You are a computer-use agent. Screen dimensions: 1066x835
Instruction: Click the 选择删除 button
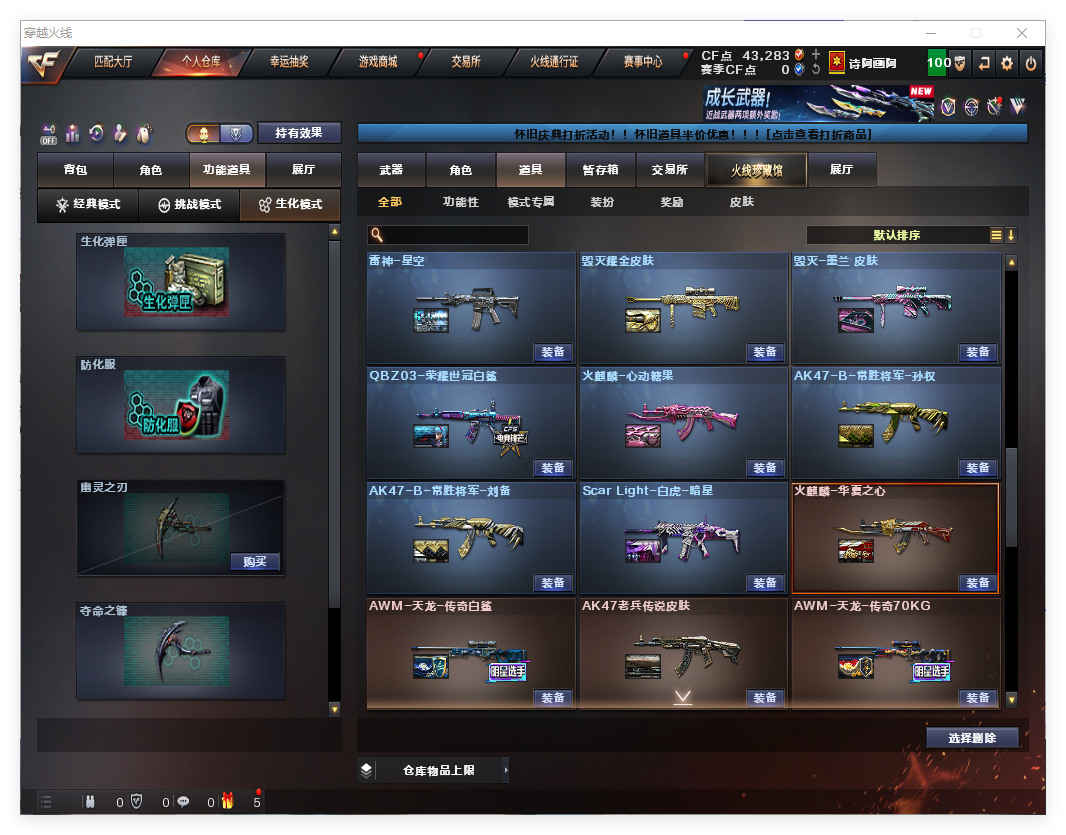972,738
